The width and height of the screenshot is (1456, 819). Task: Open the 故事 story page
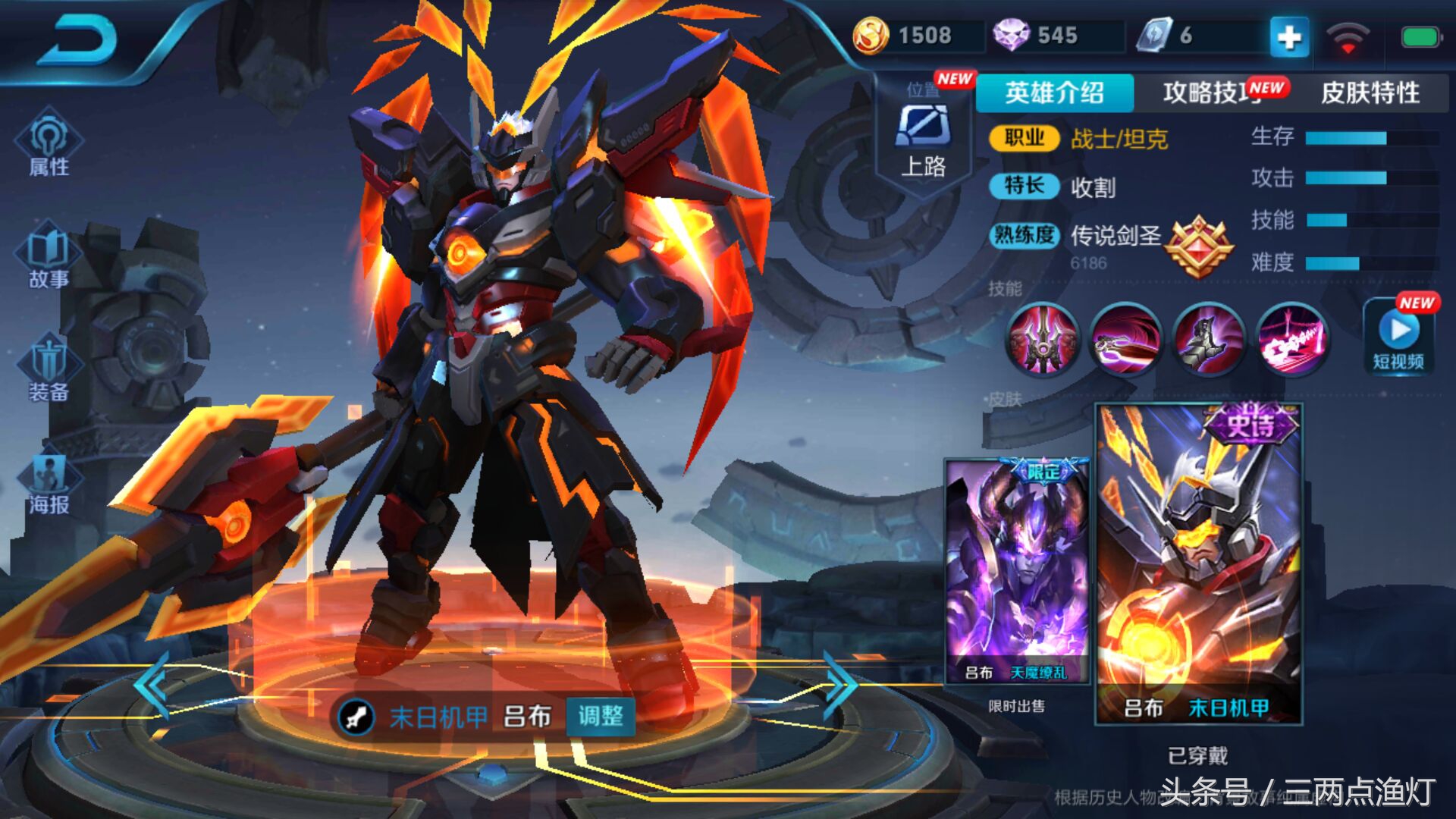click(49, 258)
